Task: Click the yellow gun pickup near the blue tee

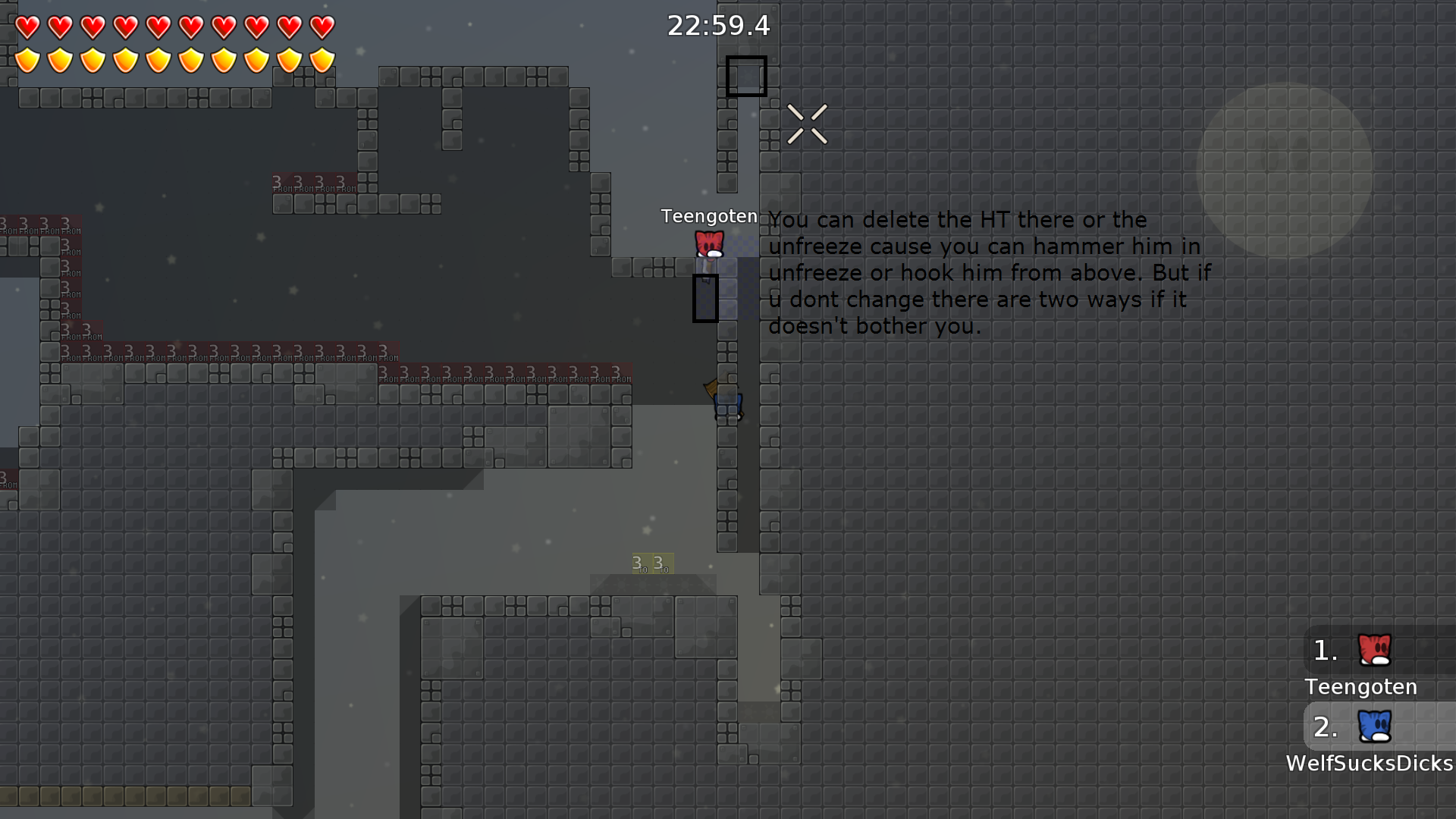Action: click(711, 391)
